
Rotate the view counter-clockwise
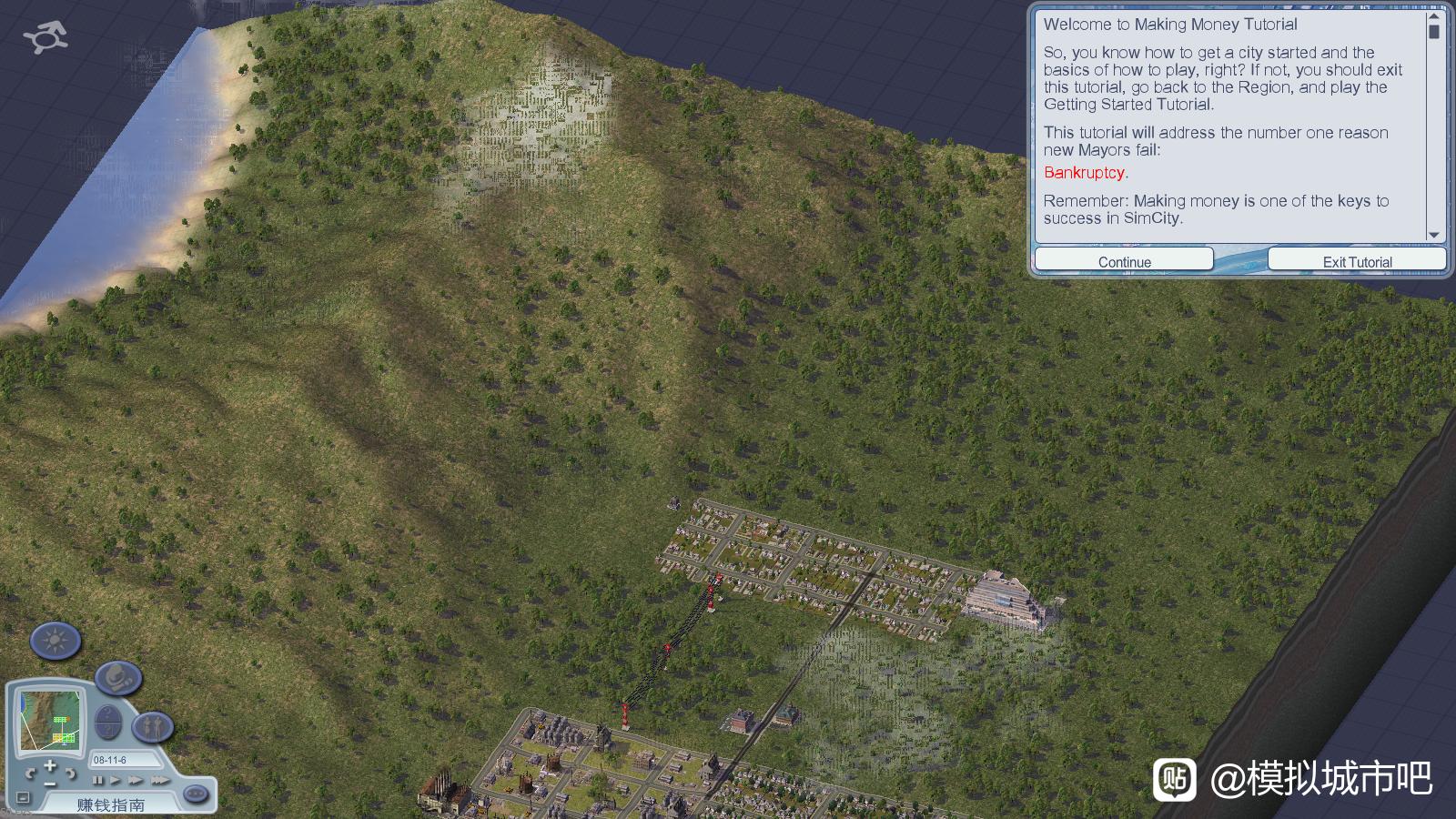[30, 774]
